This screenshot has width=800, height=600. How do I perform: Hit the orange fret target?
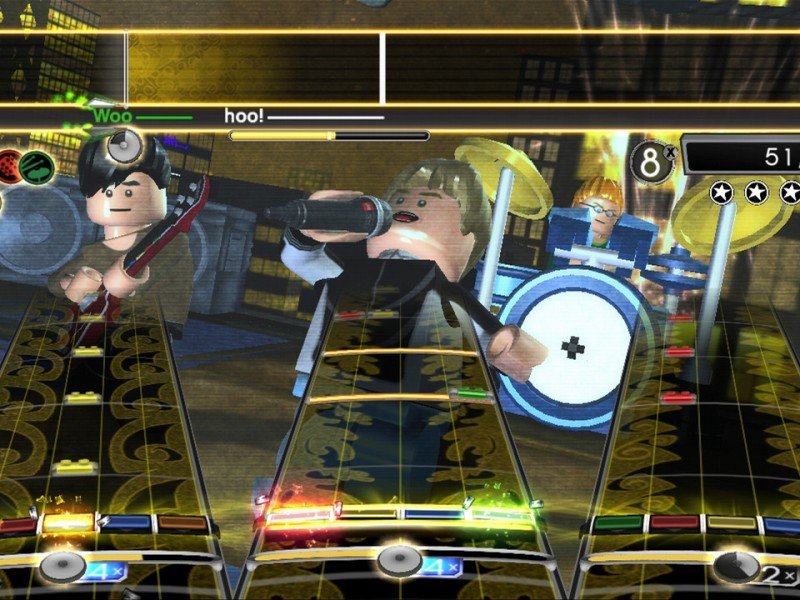[x=182, y=522]
